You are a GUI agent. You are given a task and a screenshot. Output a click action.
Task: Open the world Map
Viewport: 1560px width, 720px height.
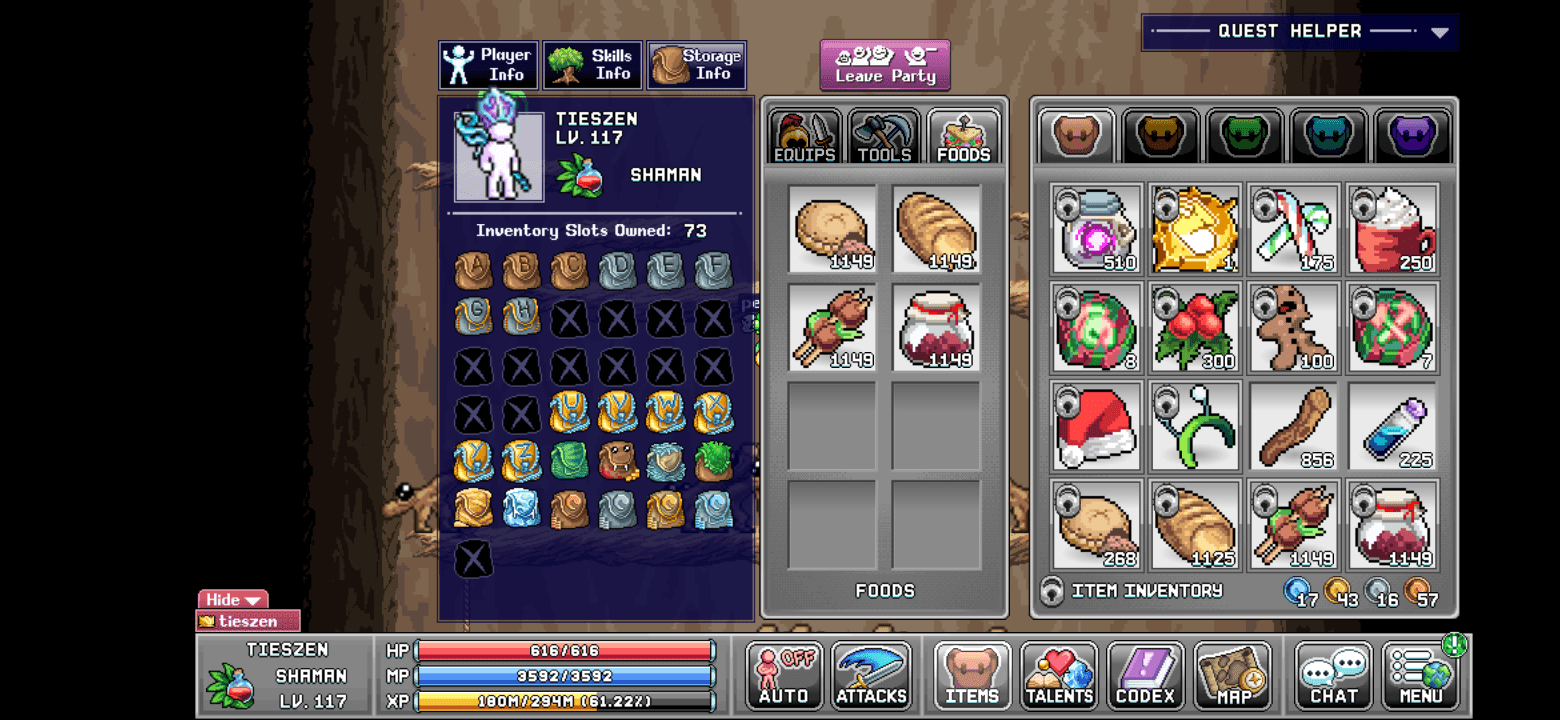click(x=1234, y=675)
